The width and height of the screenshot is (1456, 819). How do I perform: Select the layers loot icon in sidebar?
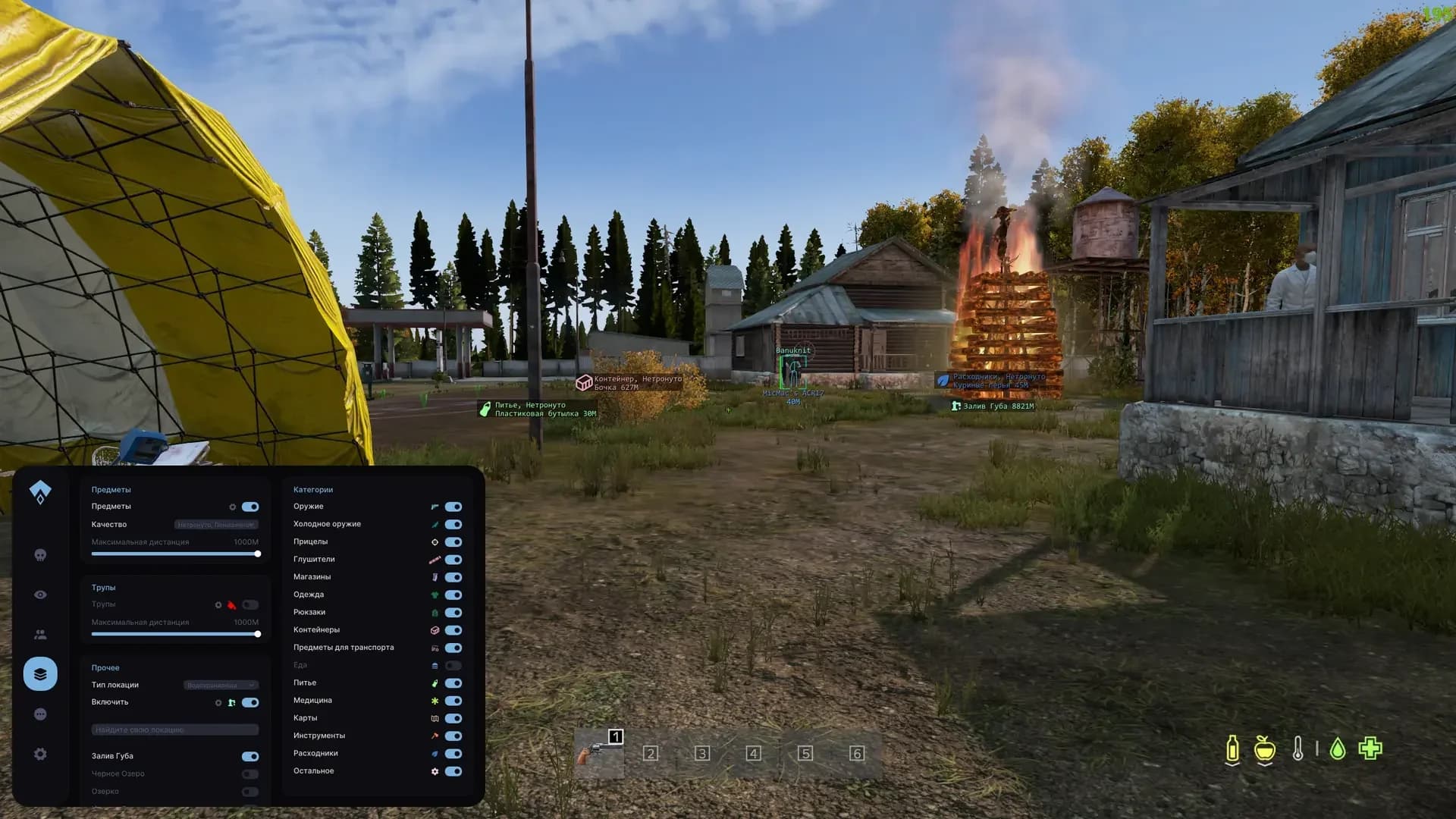[40, 673]
